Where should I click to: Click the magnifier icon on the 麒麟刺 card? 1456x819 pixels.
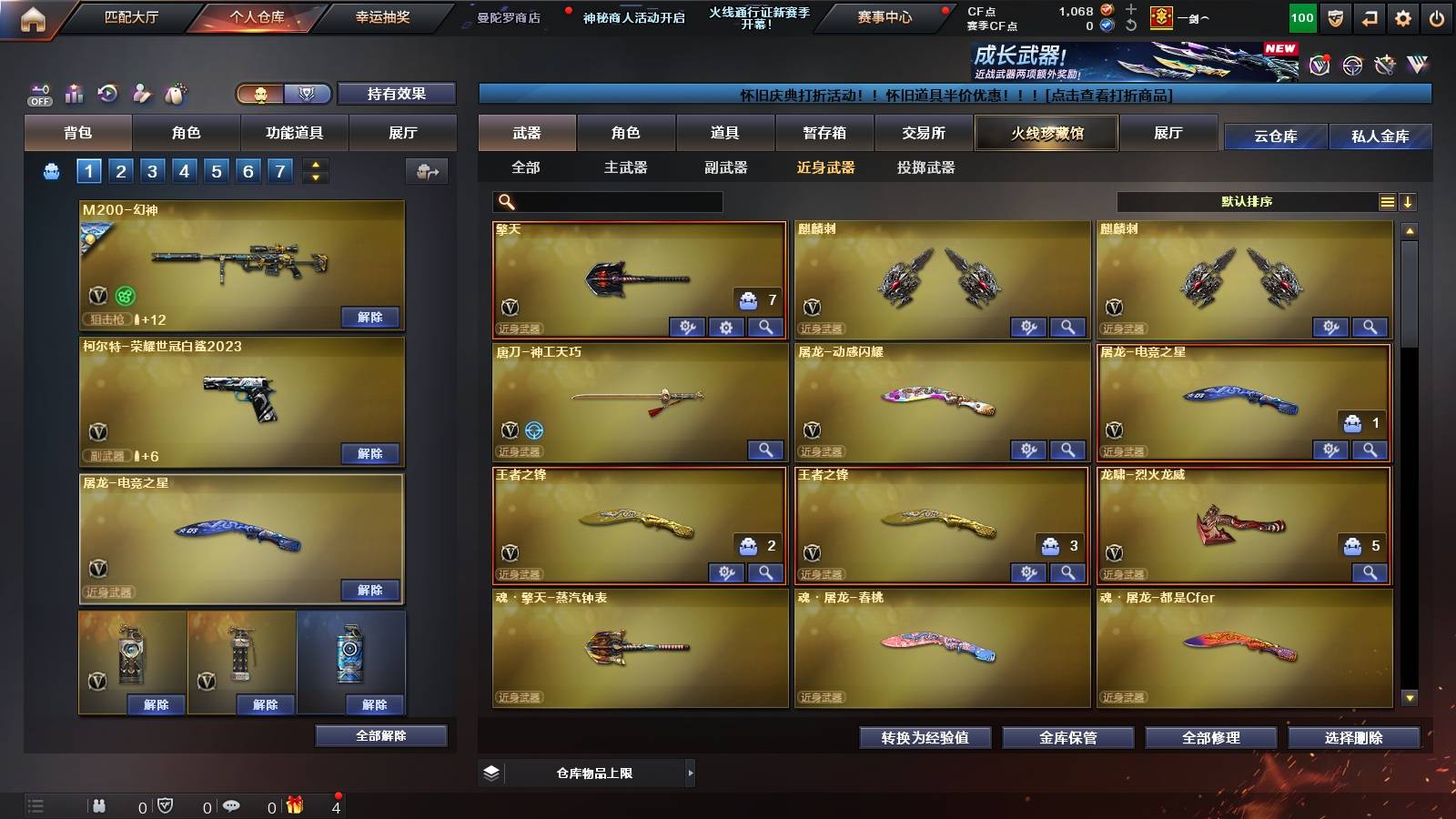1066,326
